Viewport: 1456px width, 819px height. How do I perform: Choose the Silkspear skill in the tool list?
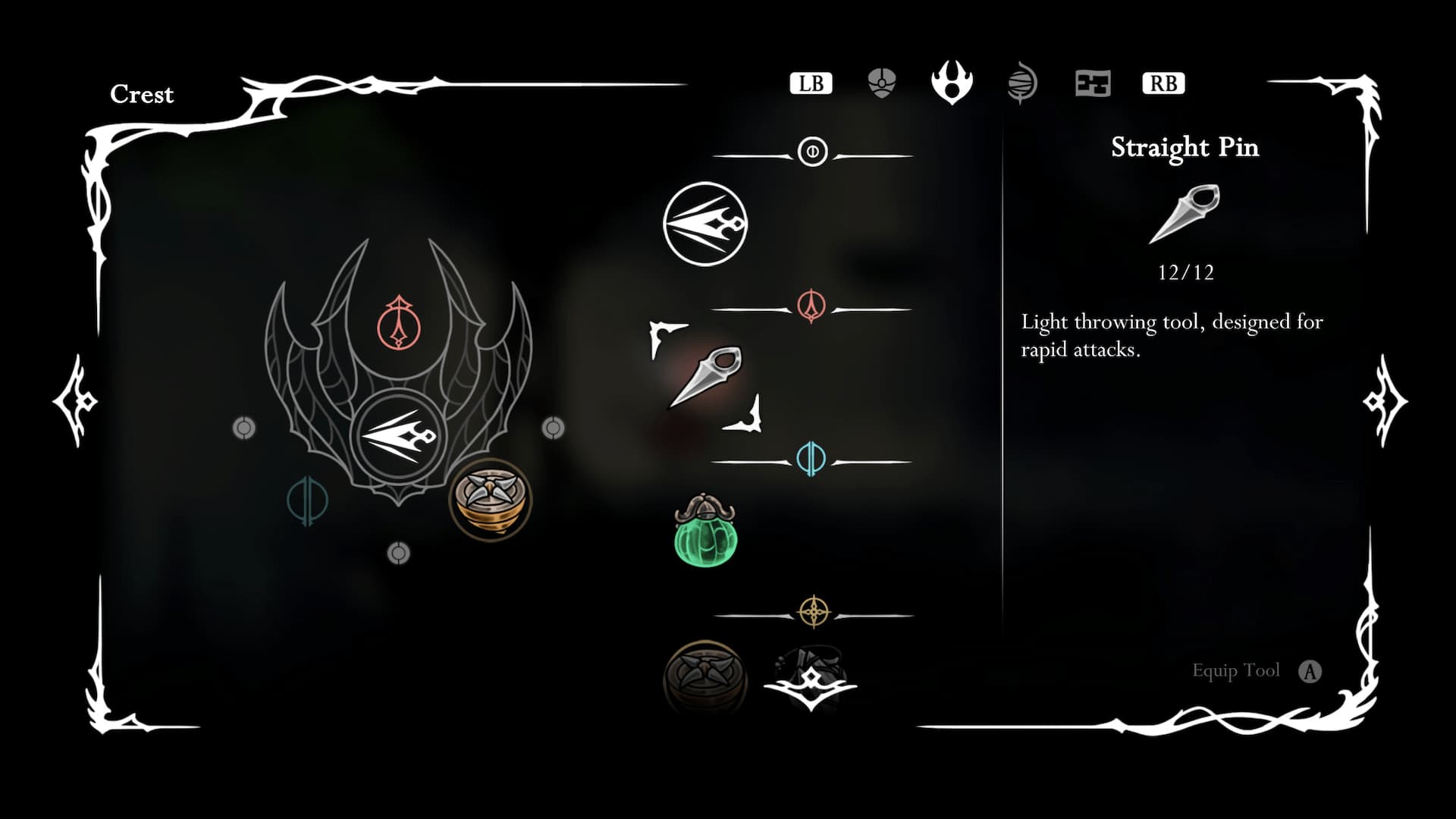pyautogui.click(x=705, y=224)
